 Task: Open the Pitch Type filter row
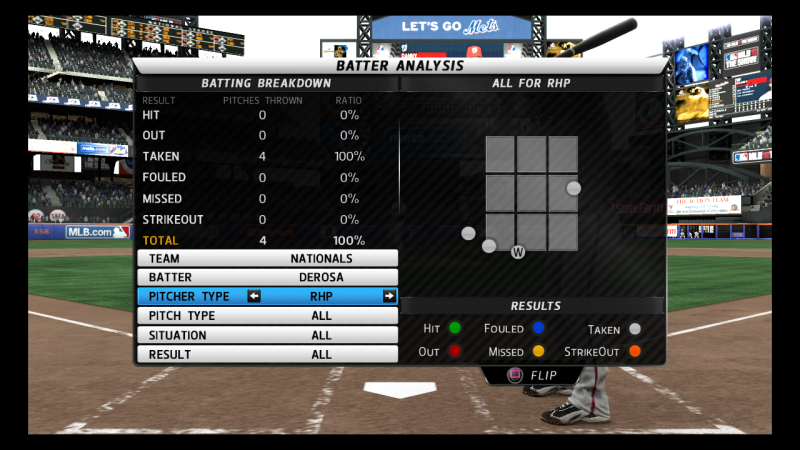tap(267, 316)
